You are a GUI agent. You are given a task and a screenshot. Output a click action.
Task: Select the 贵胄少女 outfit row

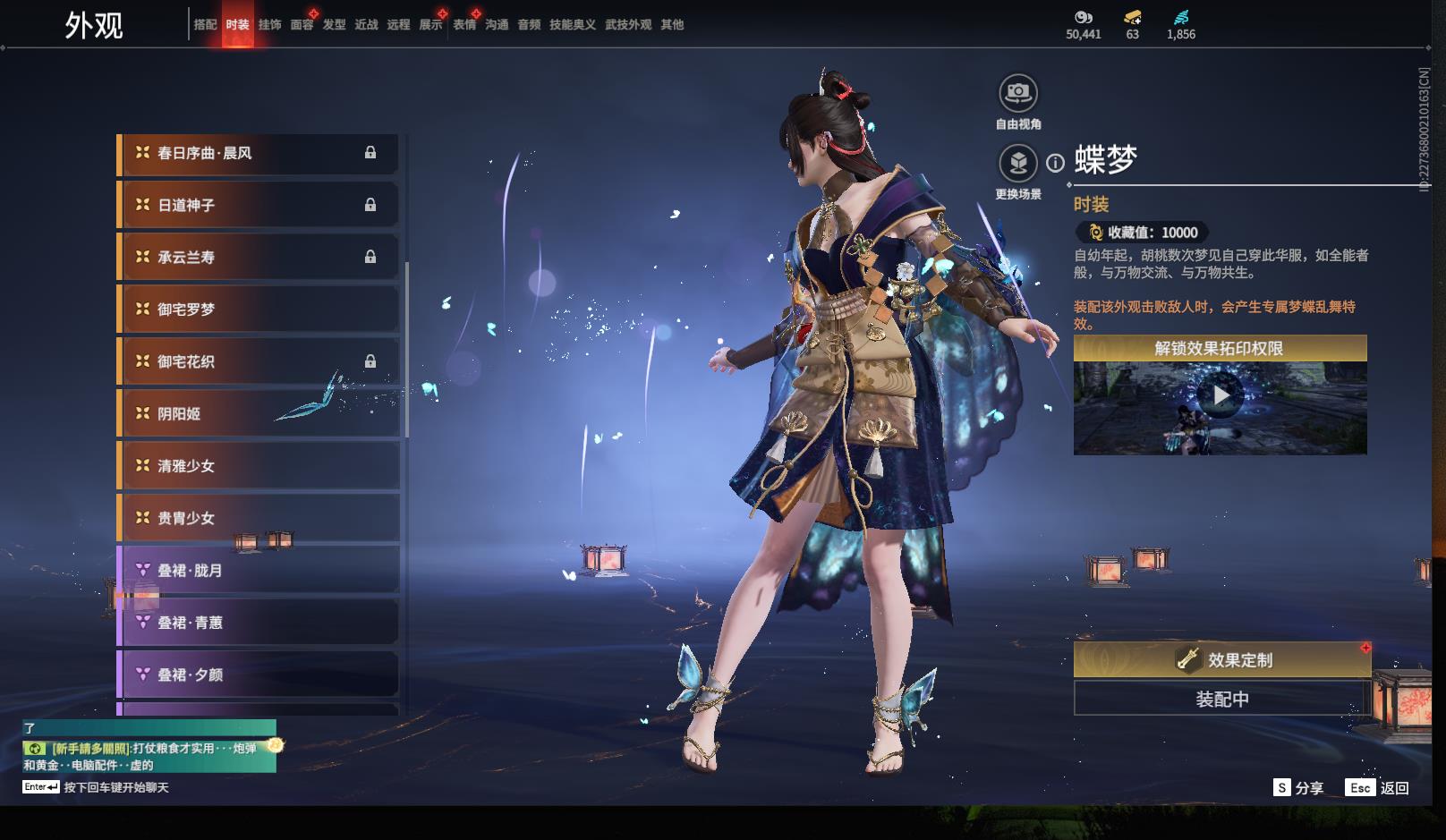[258, 518]
